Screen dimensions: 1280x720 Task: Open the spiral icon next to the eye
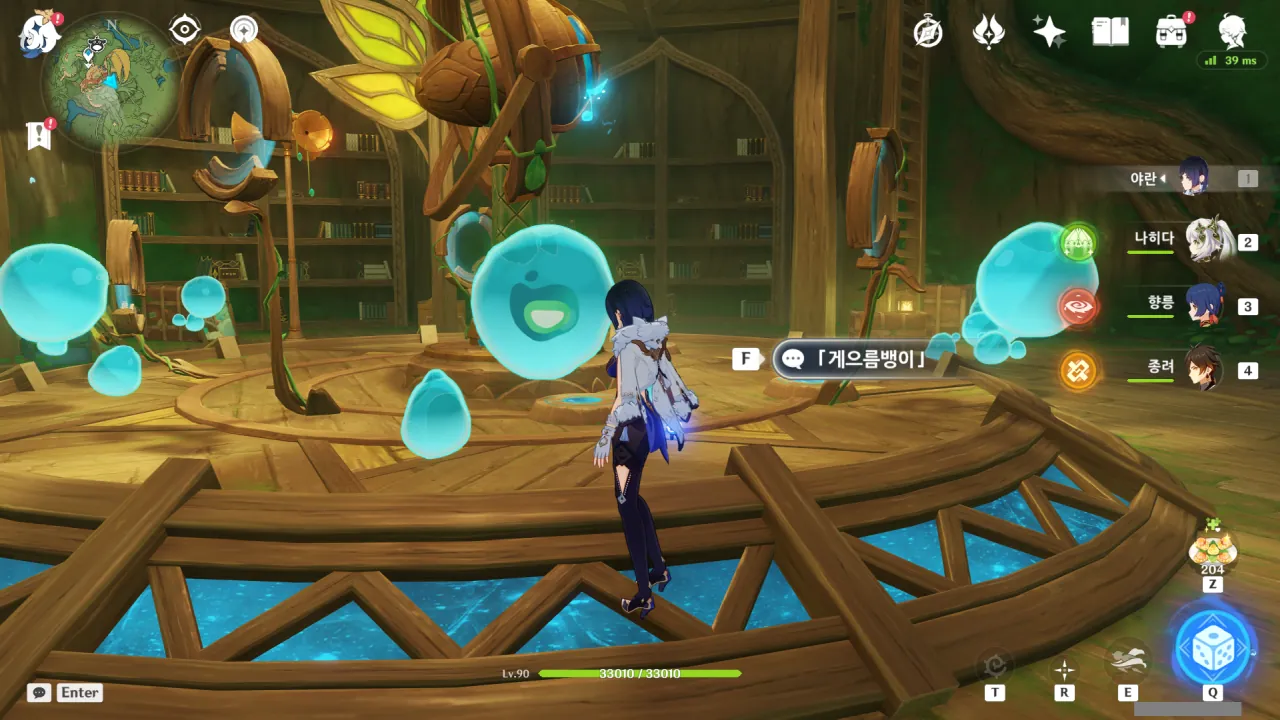[x=243, y=30]
